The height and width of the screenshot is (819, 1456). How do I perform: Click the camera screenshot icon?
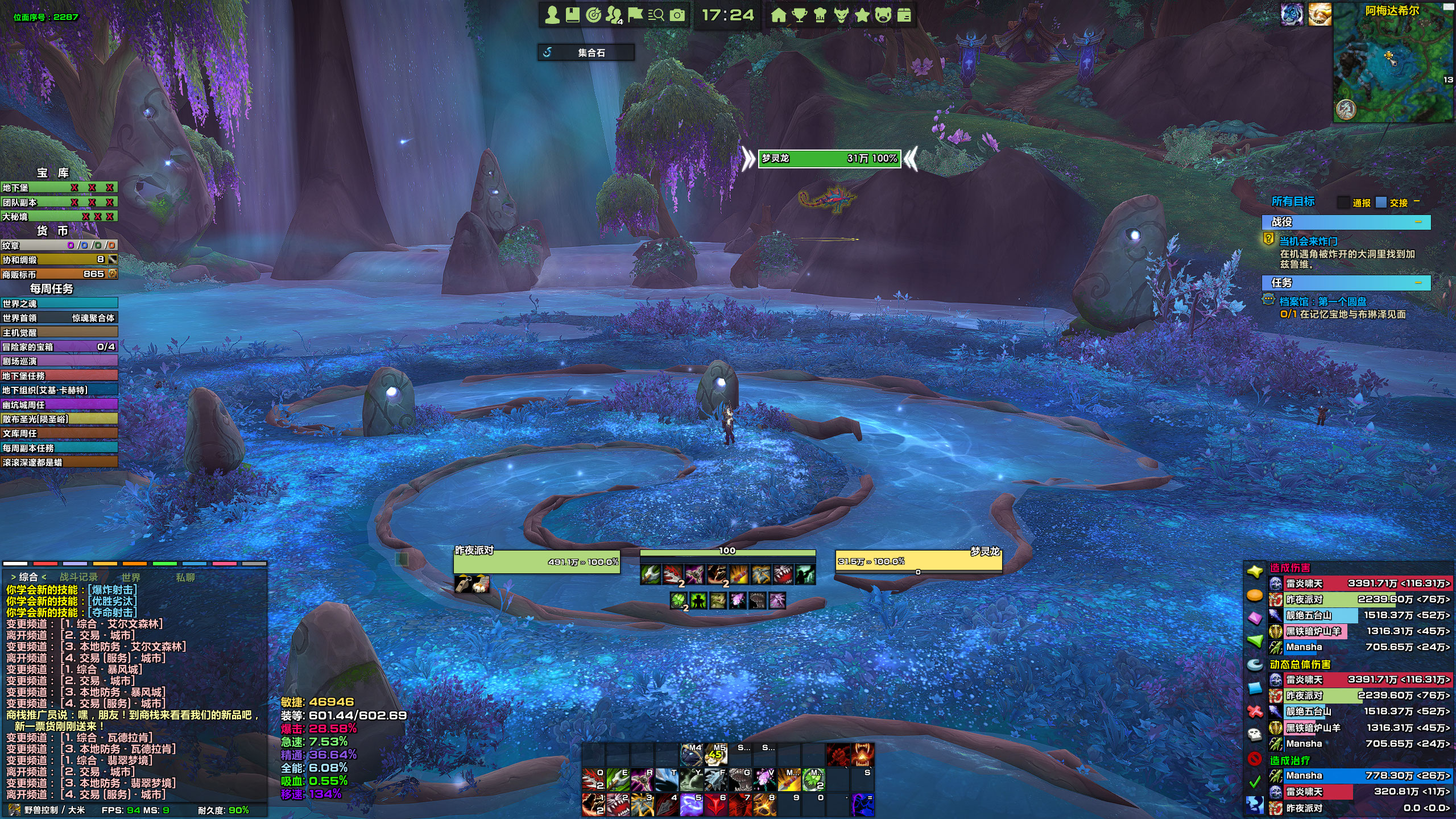(x=677, y=15)
